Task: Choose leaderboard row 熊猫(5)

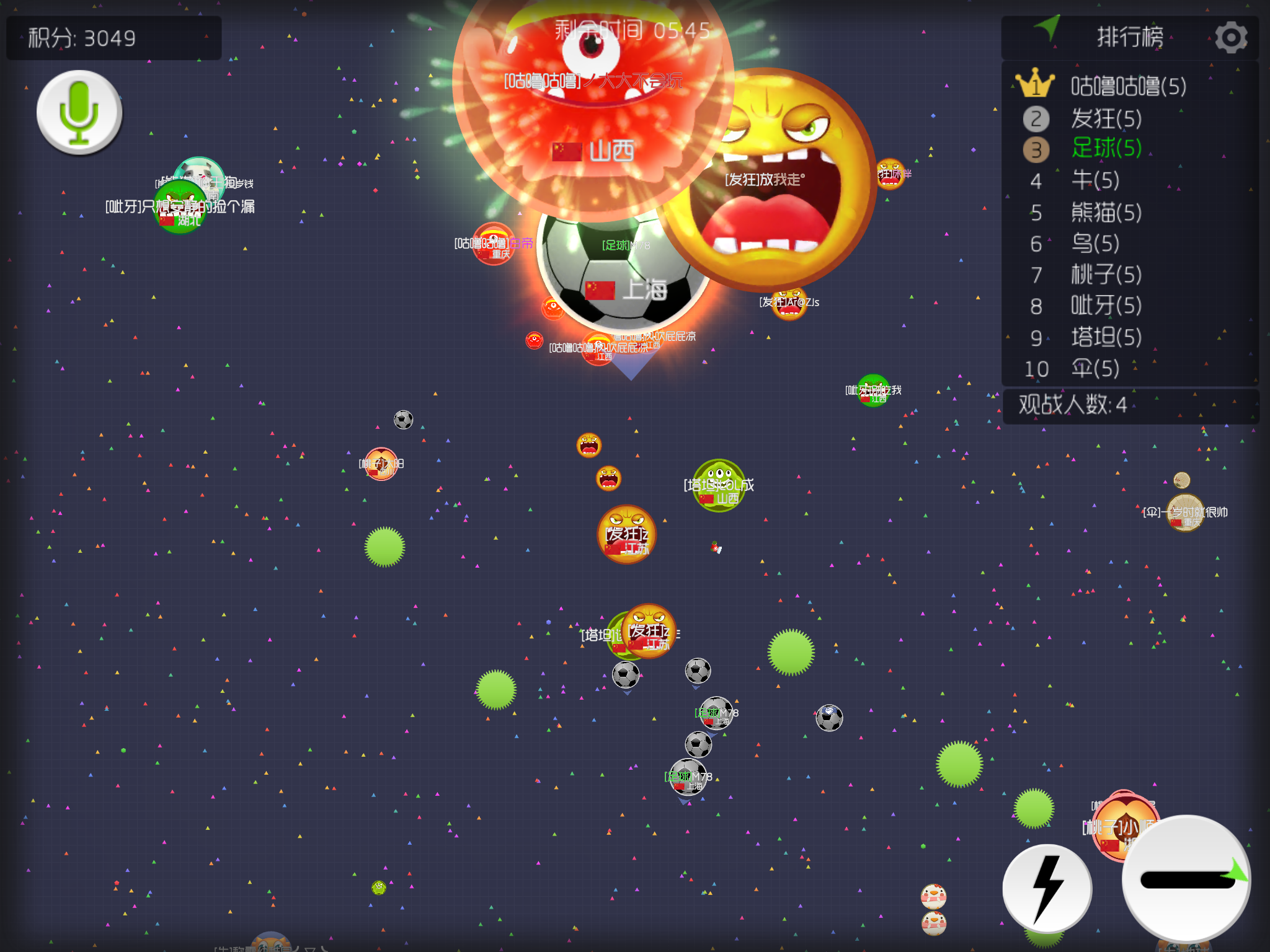Action: pyautogui.click(x=1106, y=212)
